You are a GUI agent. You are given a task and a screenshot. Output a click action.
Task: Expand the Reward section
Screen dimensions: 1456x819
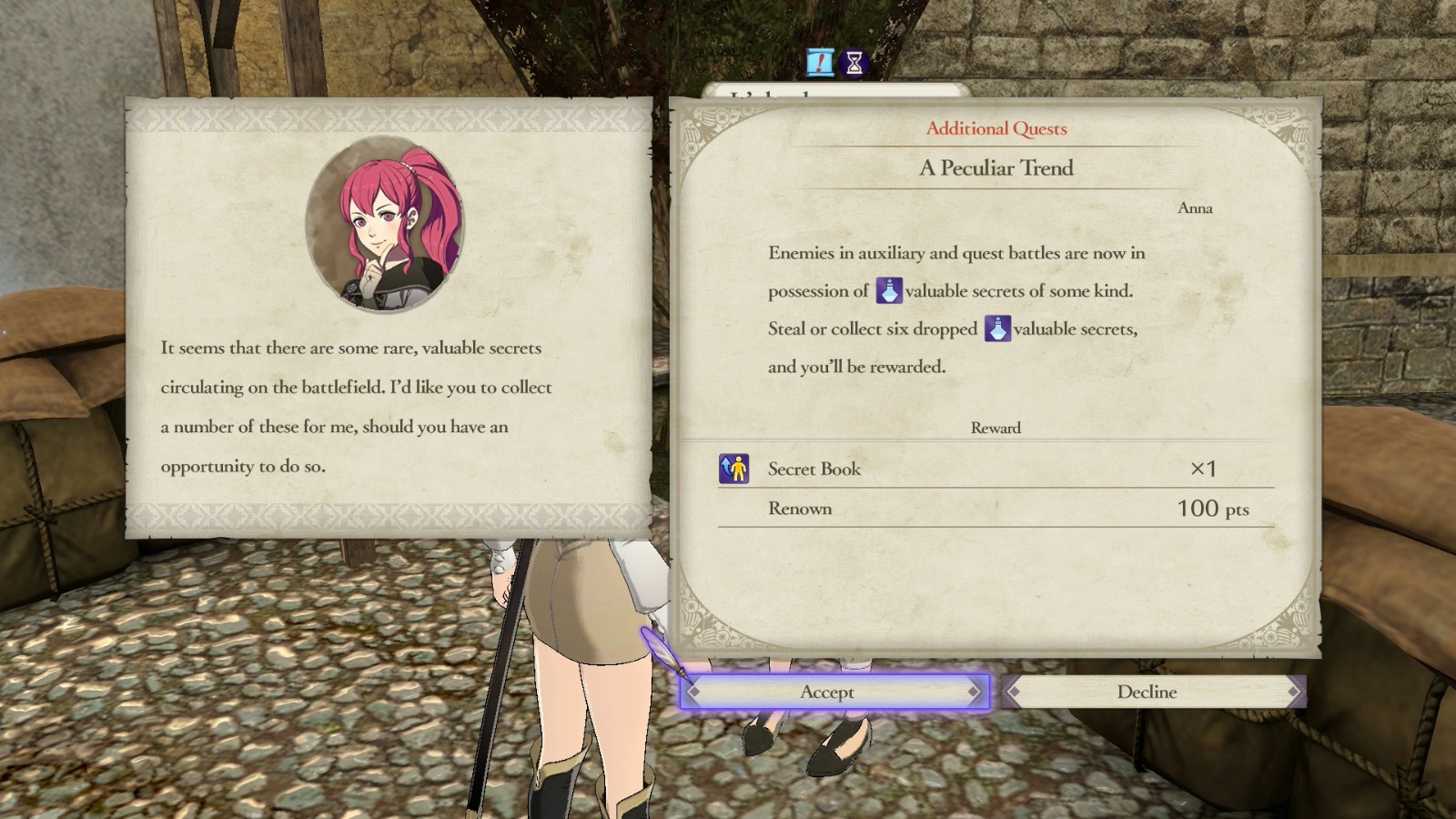(x=995, y=428)
